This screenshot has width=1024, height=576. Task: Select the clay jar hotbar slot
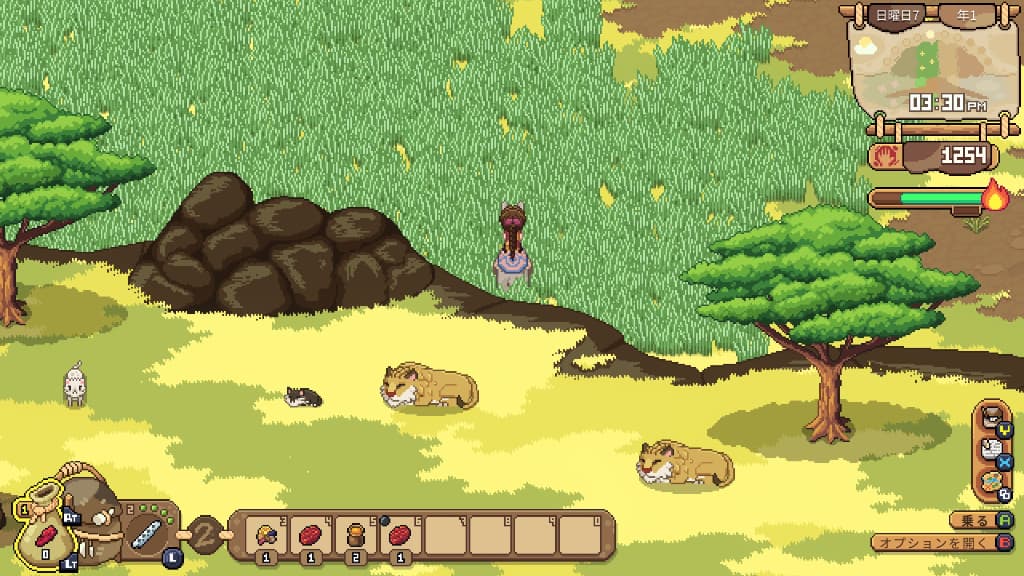point(354,535)
